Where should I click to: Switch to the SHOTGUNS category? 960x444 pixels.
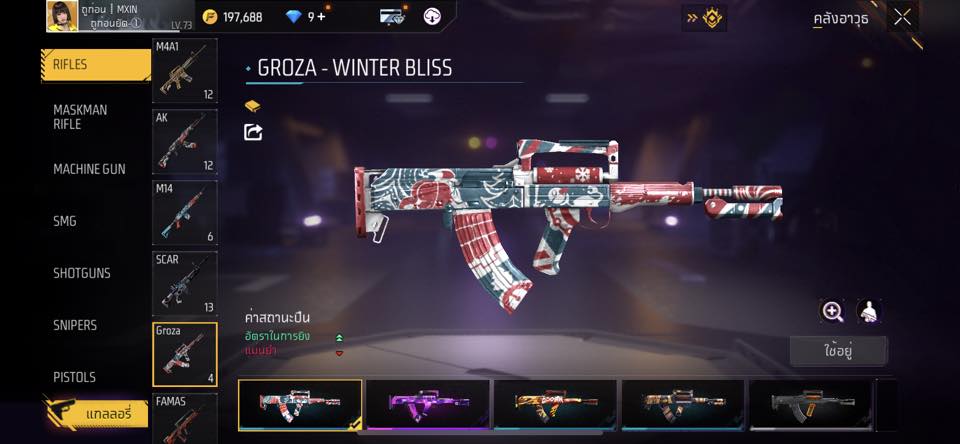(82, 273)
